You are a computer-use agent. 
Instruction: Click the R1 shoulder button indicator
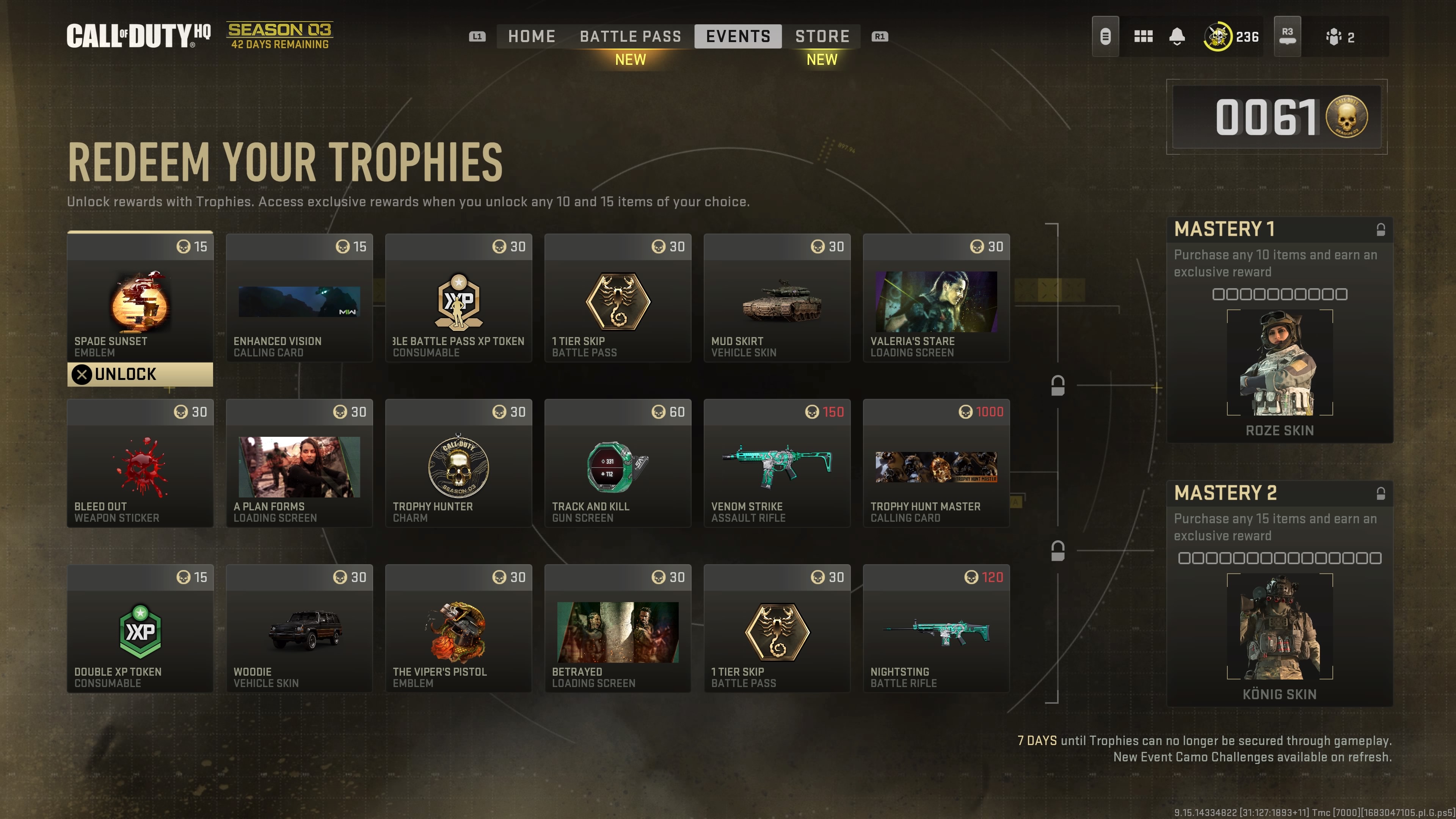[x=880, y=36]
